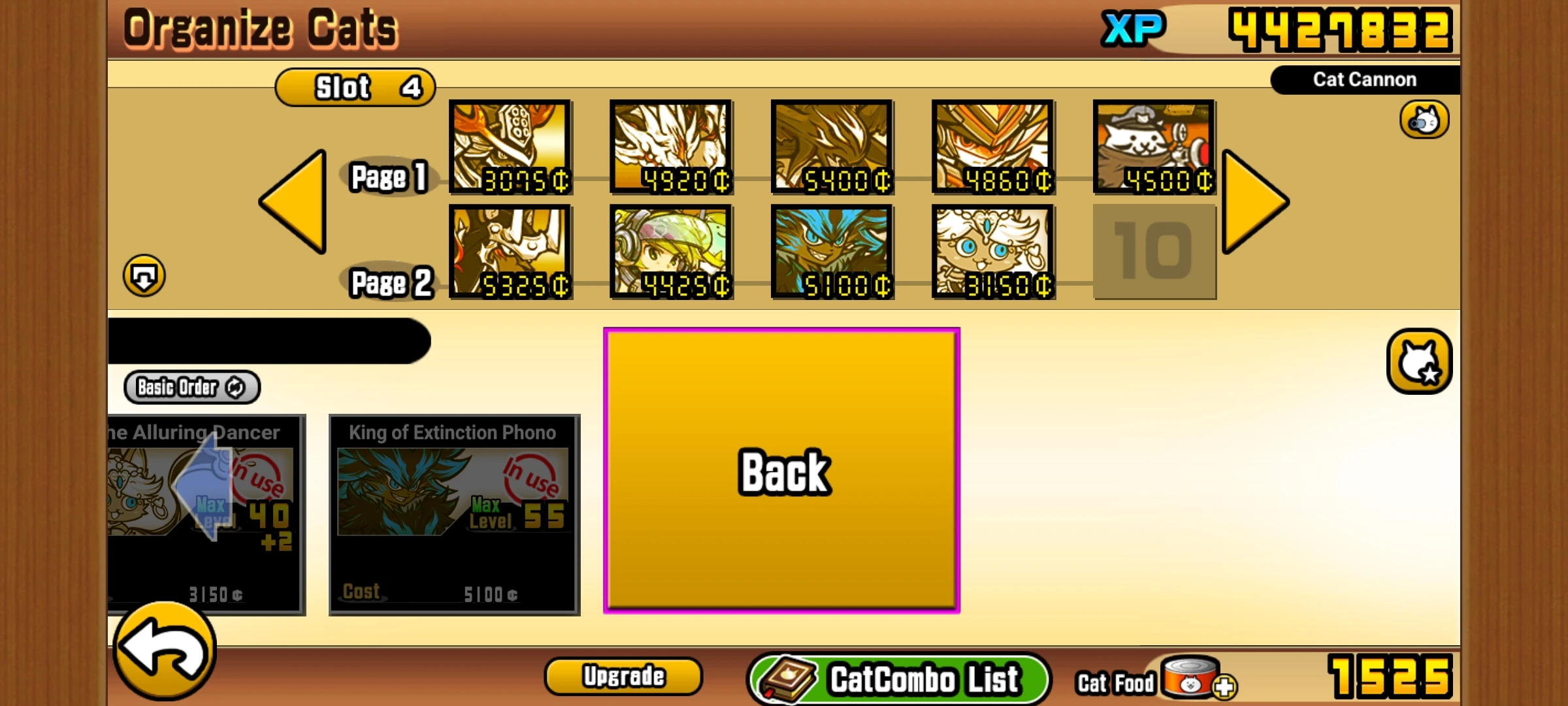The image size is (1568, 706).
Task: Click the Cat Cannon cat-face icon
Action: pyautogui.click(x=1424, y=120)
